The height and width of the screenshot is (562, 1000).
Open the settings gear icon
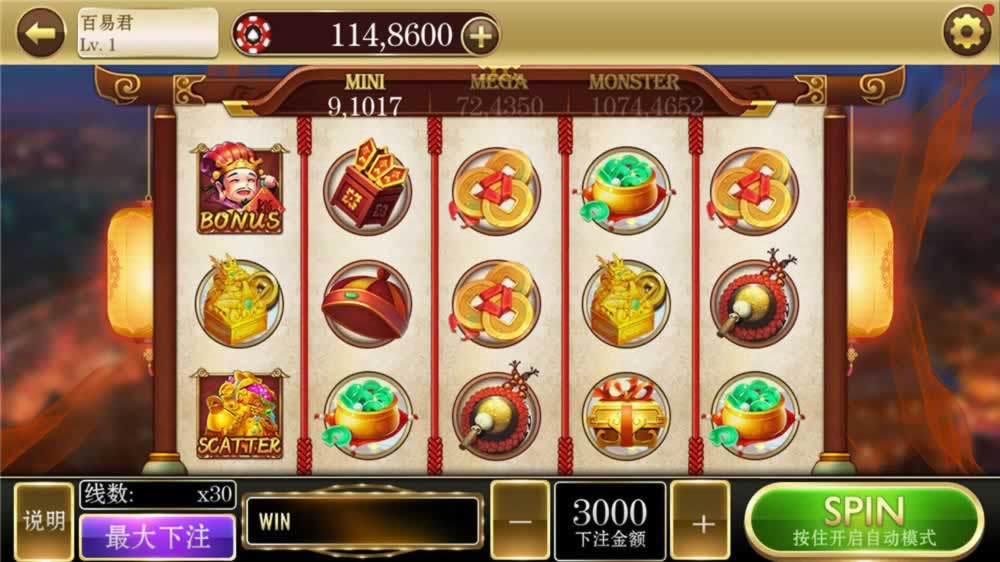click(967, 33)
